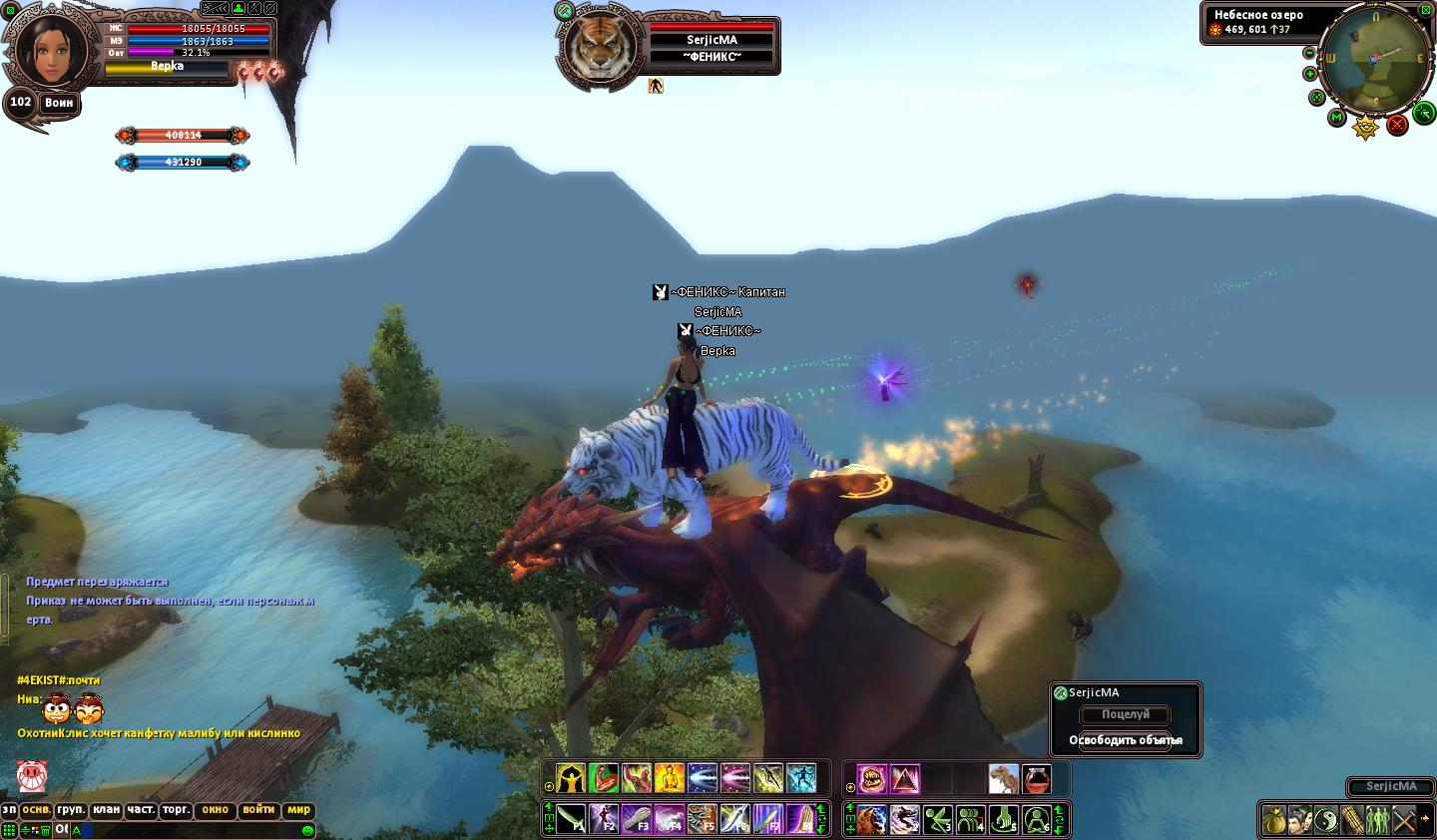Select the red potion jar slot
1437x840 pixels.
pos(1036,778)
